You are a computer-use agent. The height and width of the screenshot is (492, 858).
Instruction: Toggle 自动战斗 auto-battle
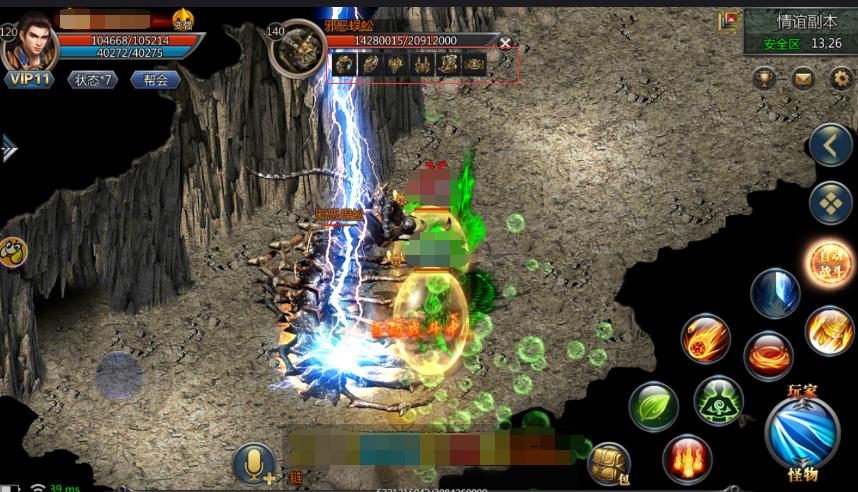[x=829, y=264]
